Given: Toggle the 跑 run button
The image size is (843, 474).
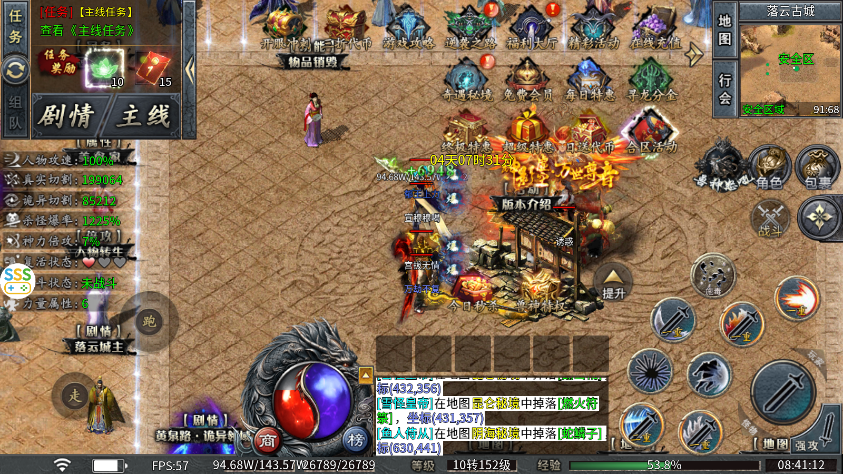Looking at the screenshot, I should pyautogui.click(x=150, y=322).
